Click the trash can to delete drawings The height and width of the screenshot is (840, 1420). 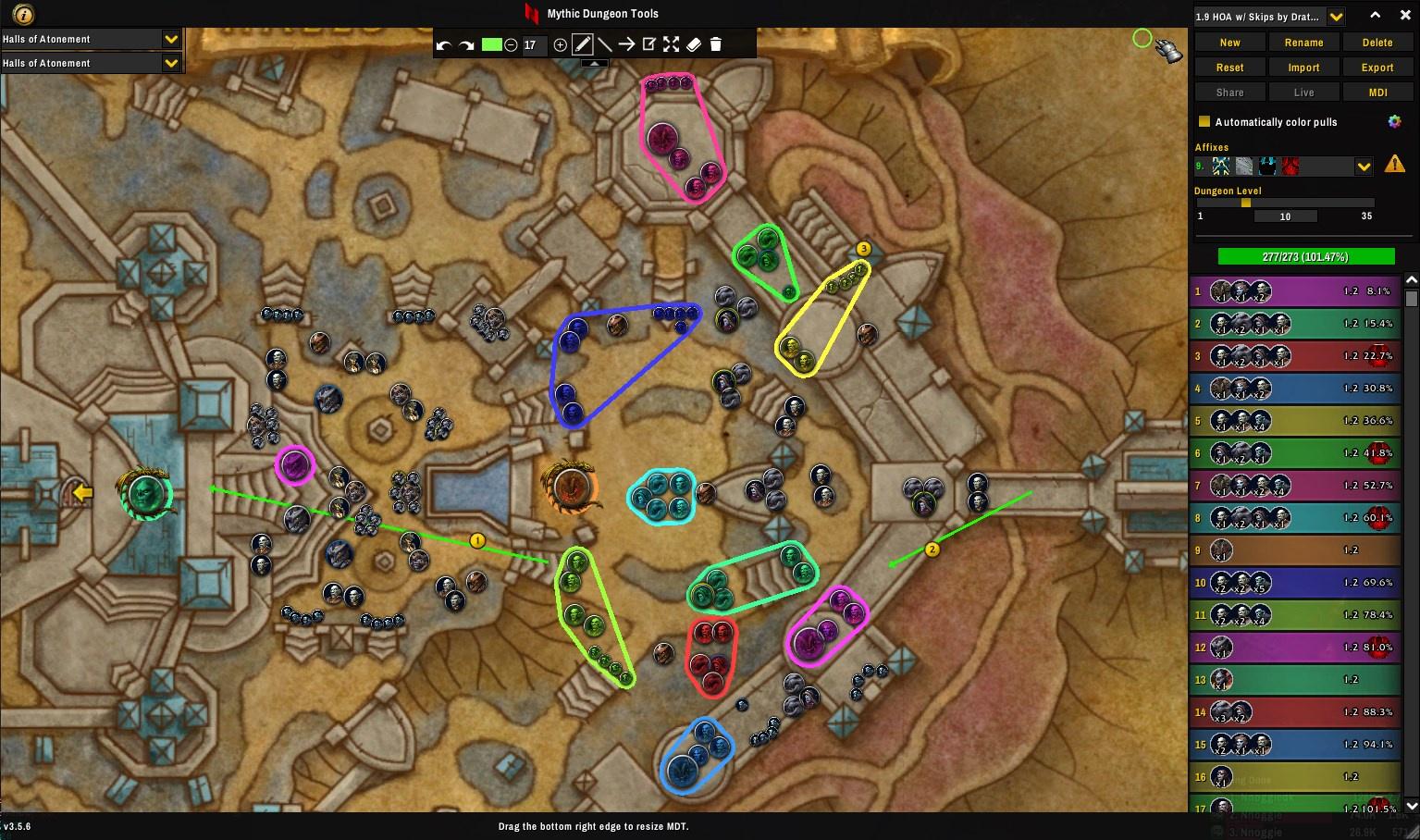pyautogui.click(x=715, y=44)
